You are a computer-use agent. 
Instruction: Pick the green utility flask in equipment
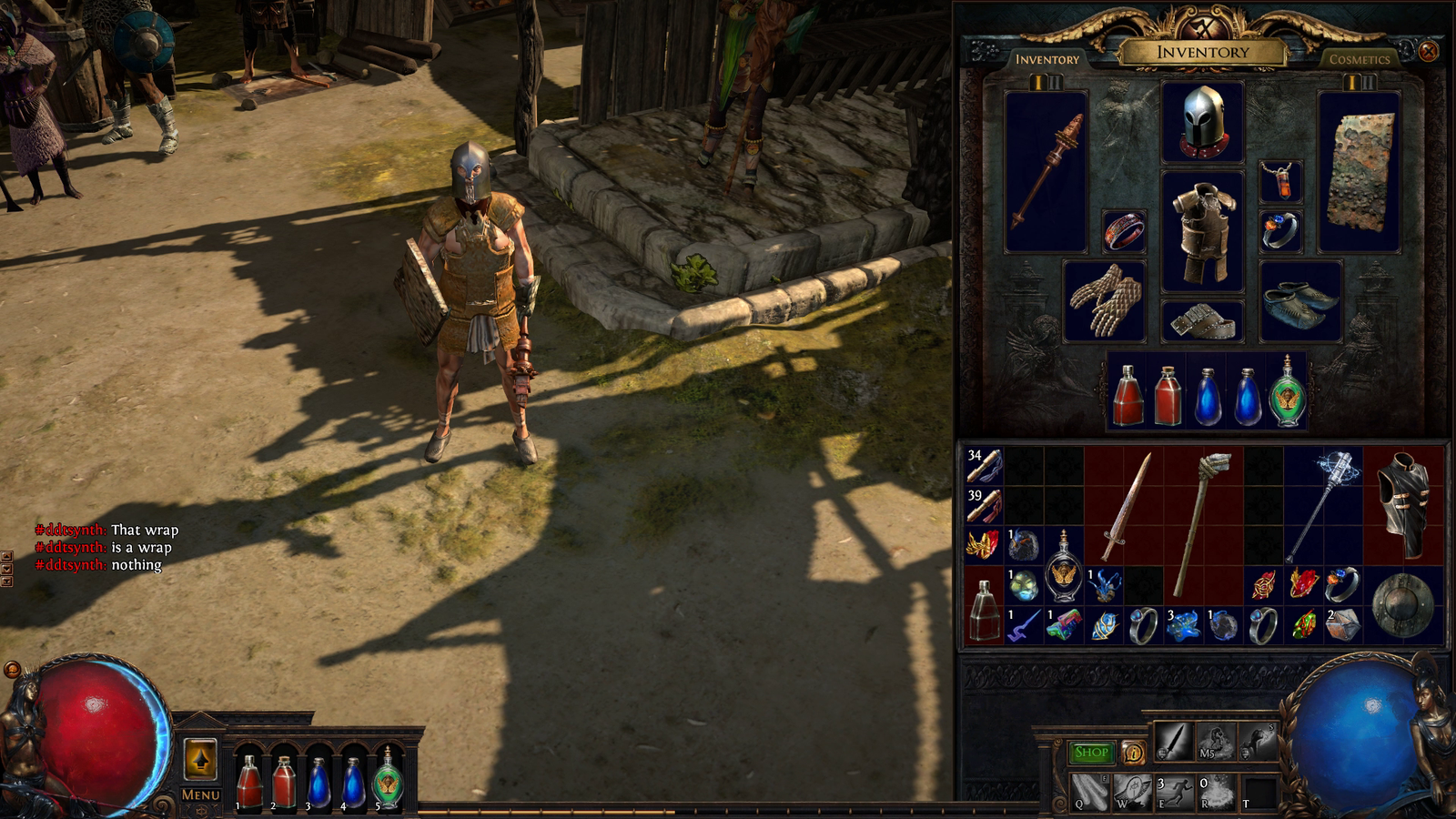pyautogui.click(x=1288, y=393)
